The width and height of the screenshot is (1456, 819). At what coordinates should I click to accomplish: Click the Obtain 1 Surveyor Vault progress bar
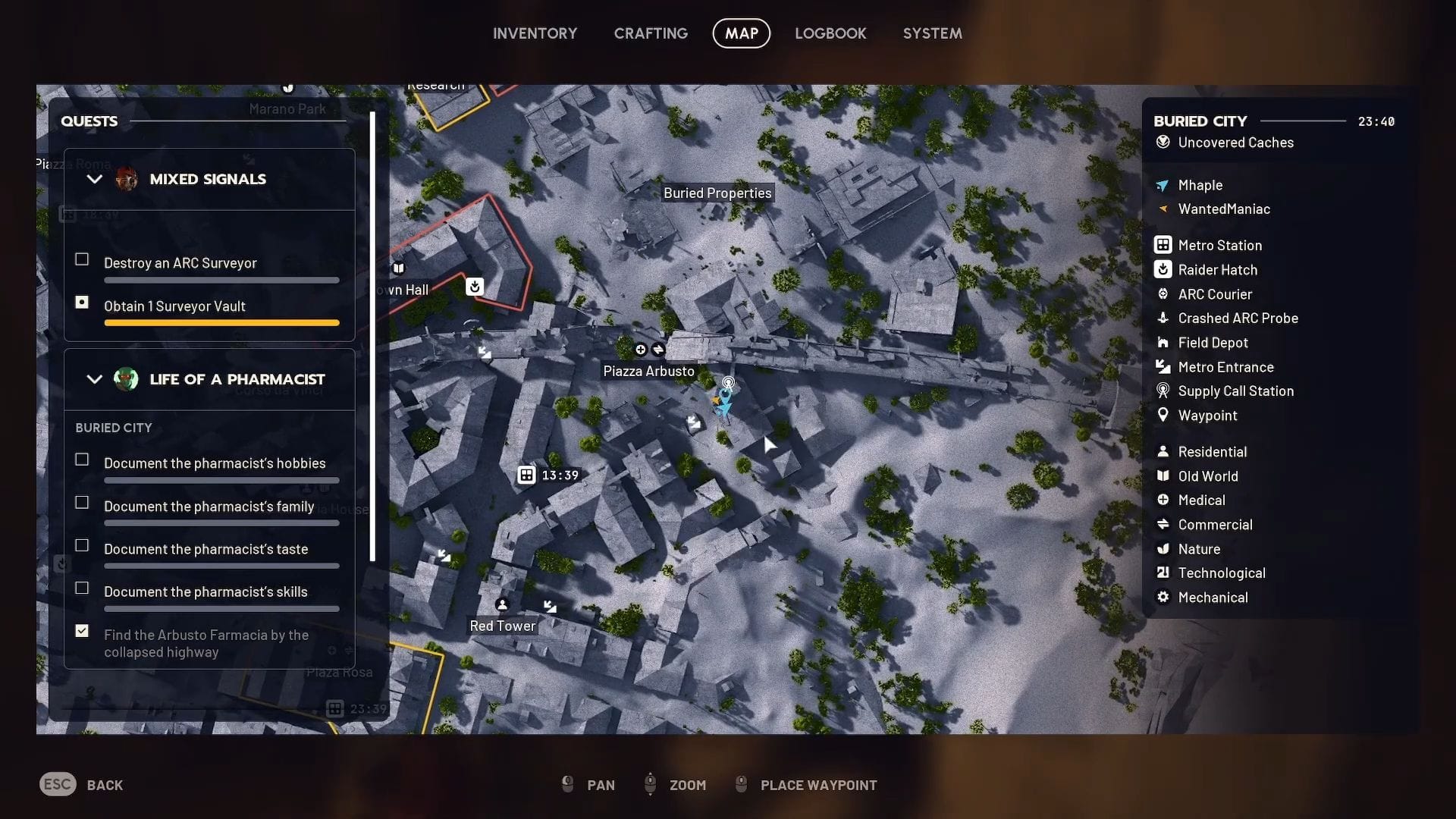pos(221,322)
